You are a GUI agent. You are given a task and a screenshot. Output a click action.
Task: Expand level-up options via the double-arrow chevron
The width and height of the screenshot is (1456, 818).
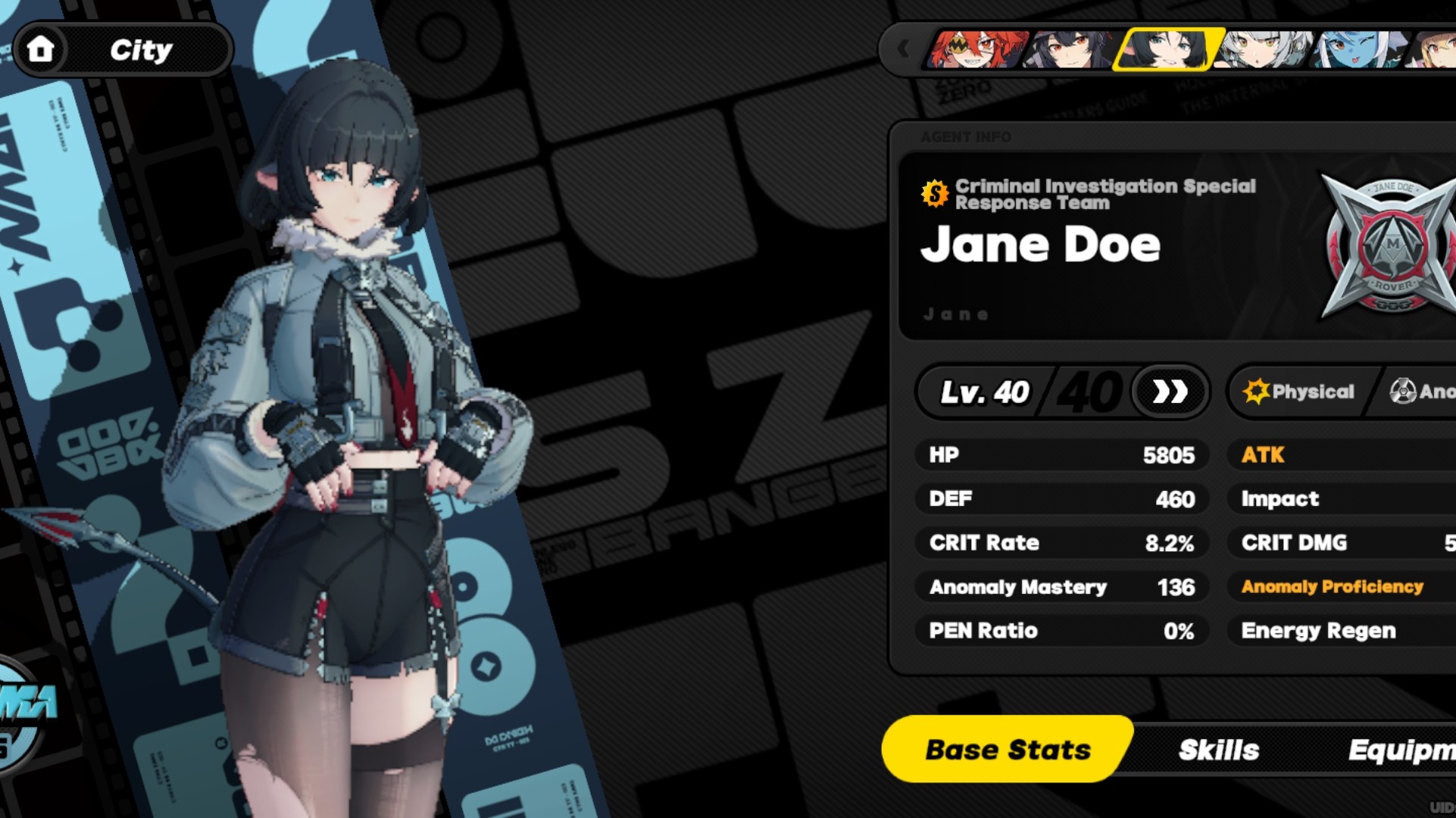[x=1169, y=392]
